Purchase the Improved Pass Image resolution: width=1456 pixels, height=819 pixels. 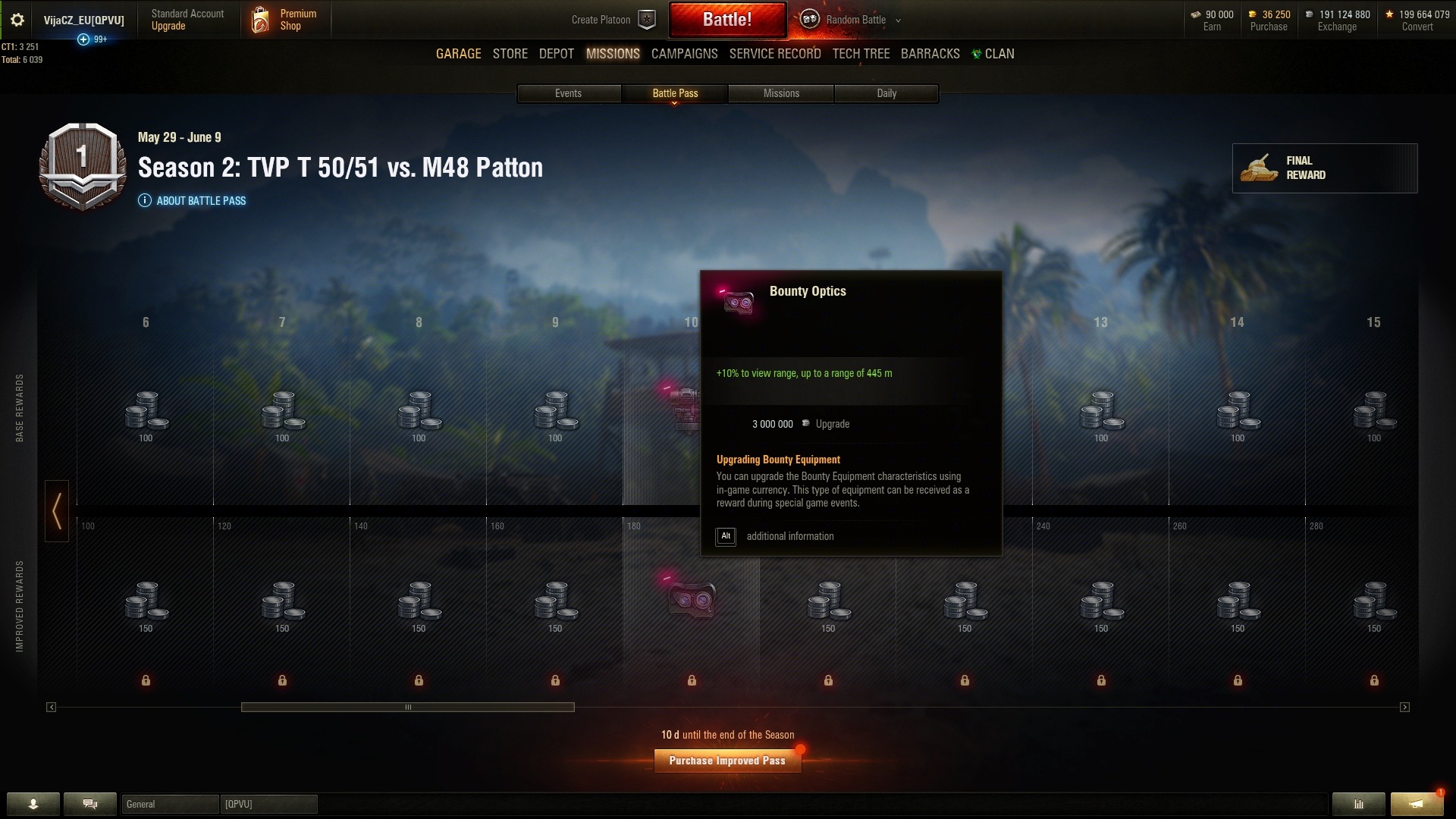(x=727, y=761)
